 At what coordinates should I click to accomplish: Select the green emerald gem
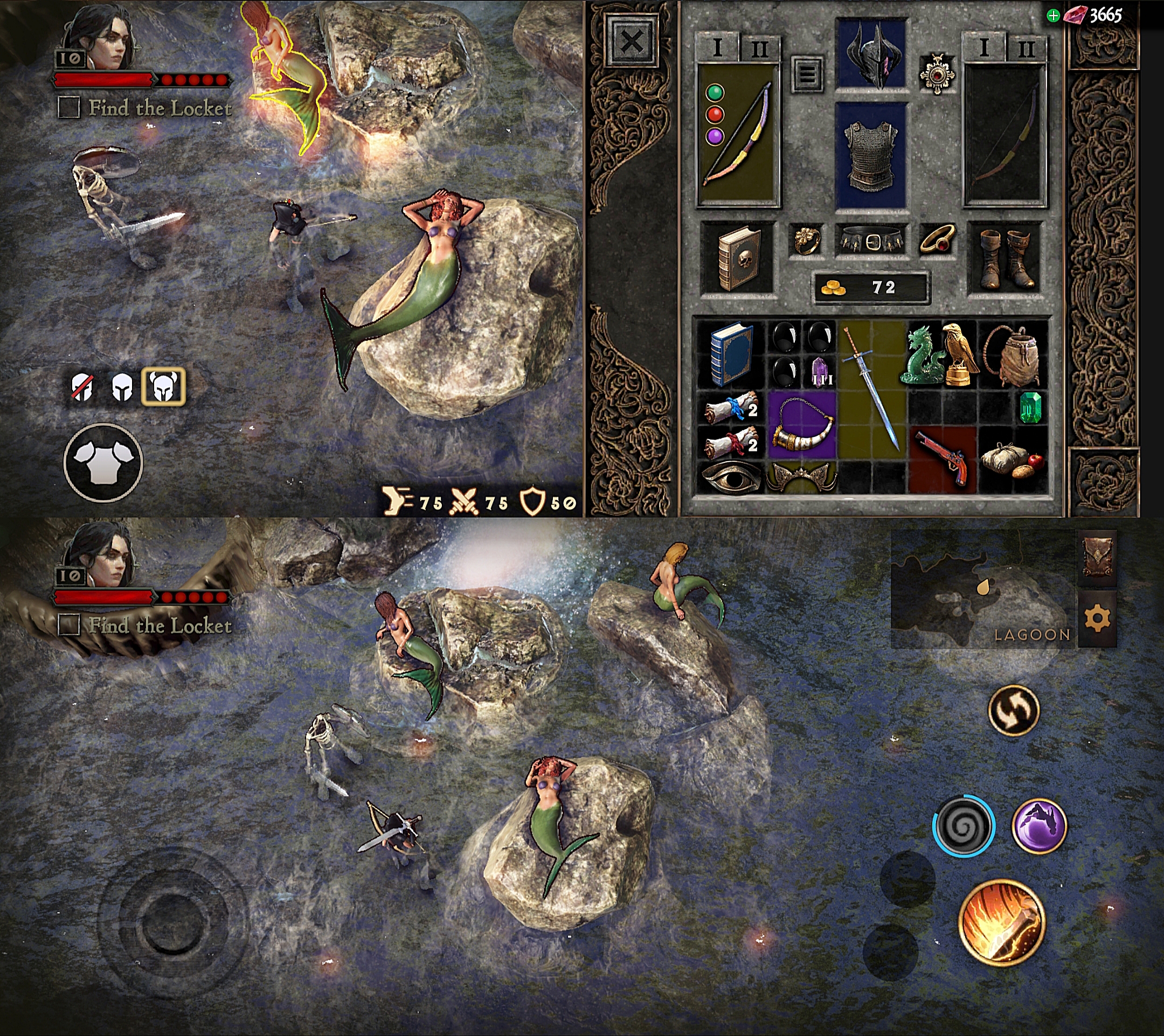(x=1030, y=407)
